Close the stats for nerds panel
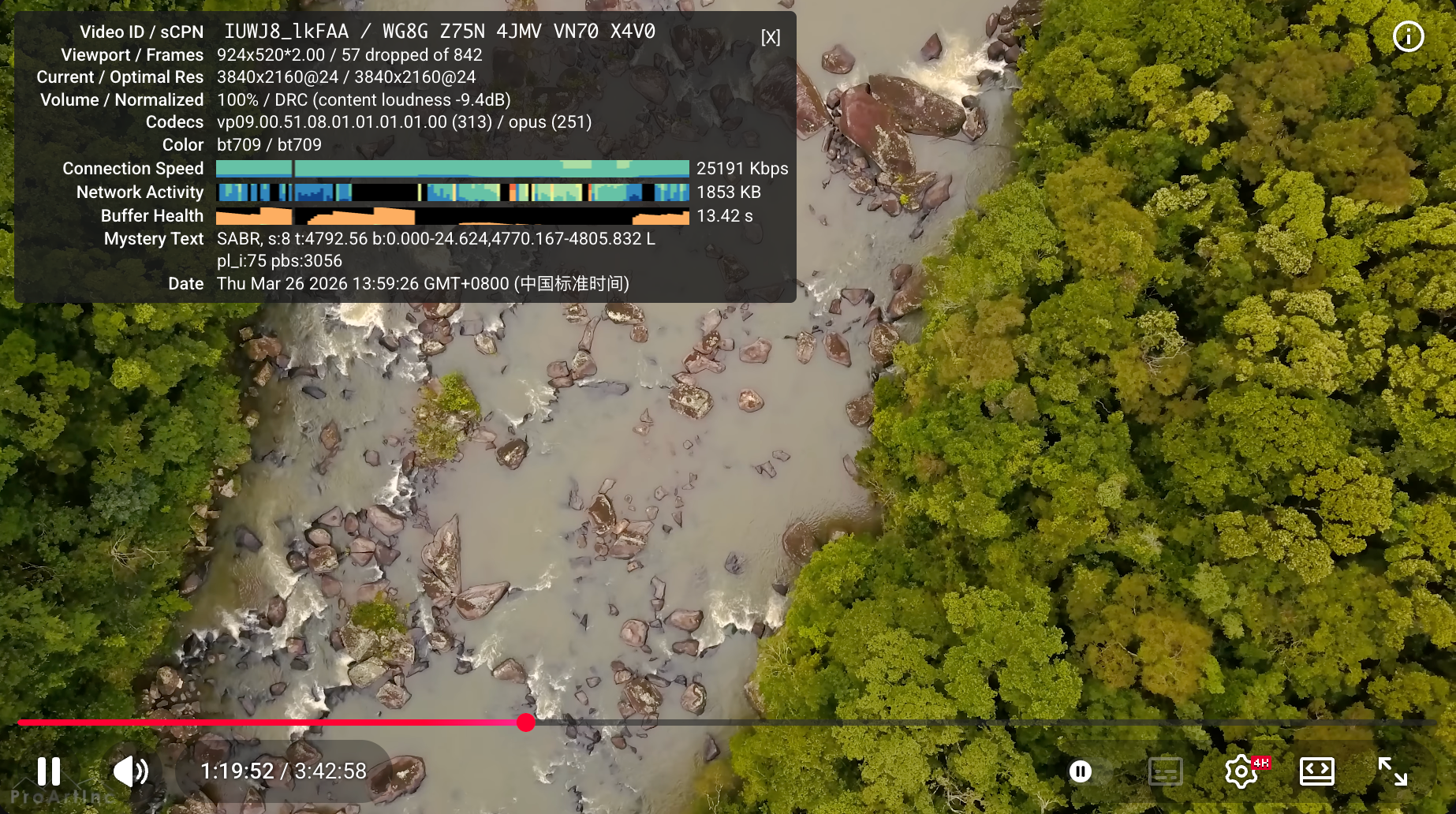The height and width of the screenshot is (814, 1456). (771, 37)
